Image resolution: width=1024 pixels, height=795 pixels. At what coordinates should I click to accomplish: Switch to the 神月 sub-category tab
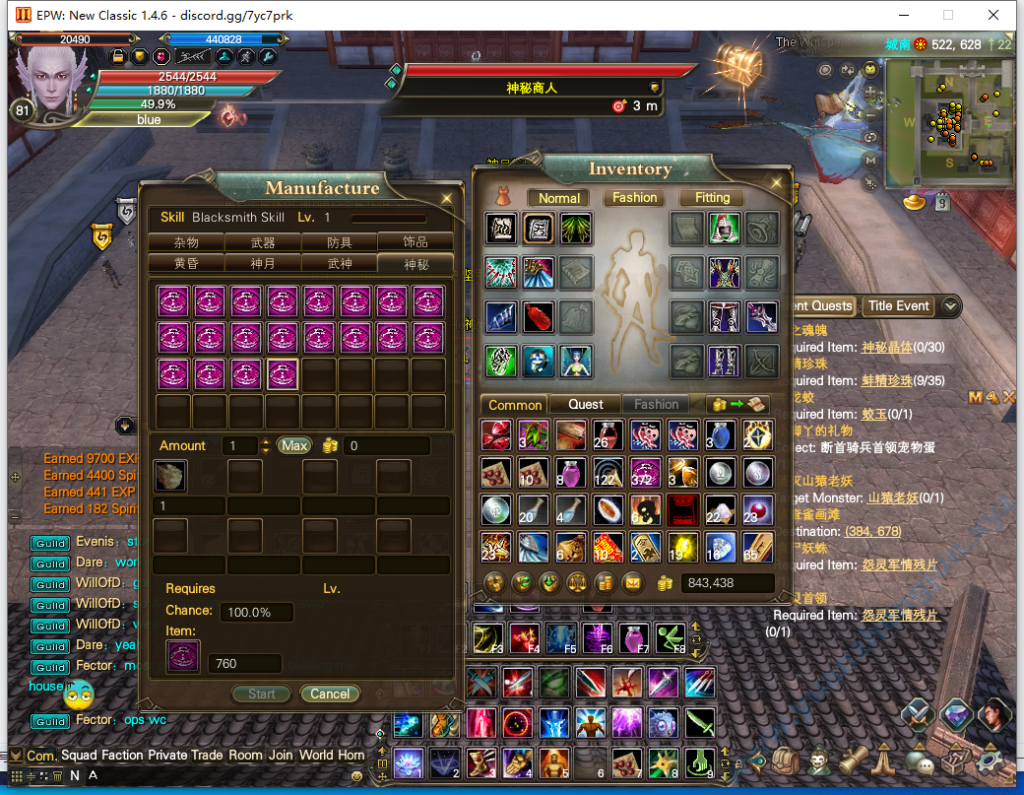click(263, 264)
